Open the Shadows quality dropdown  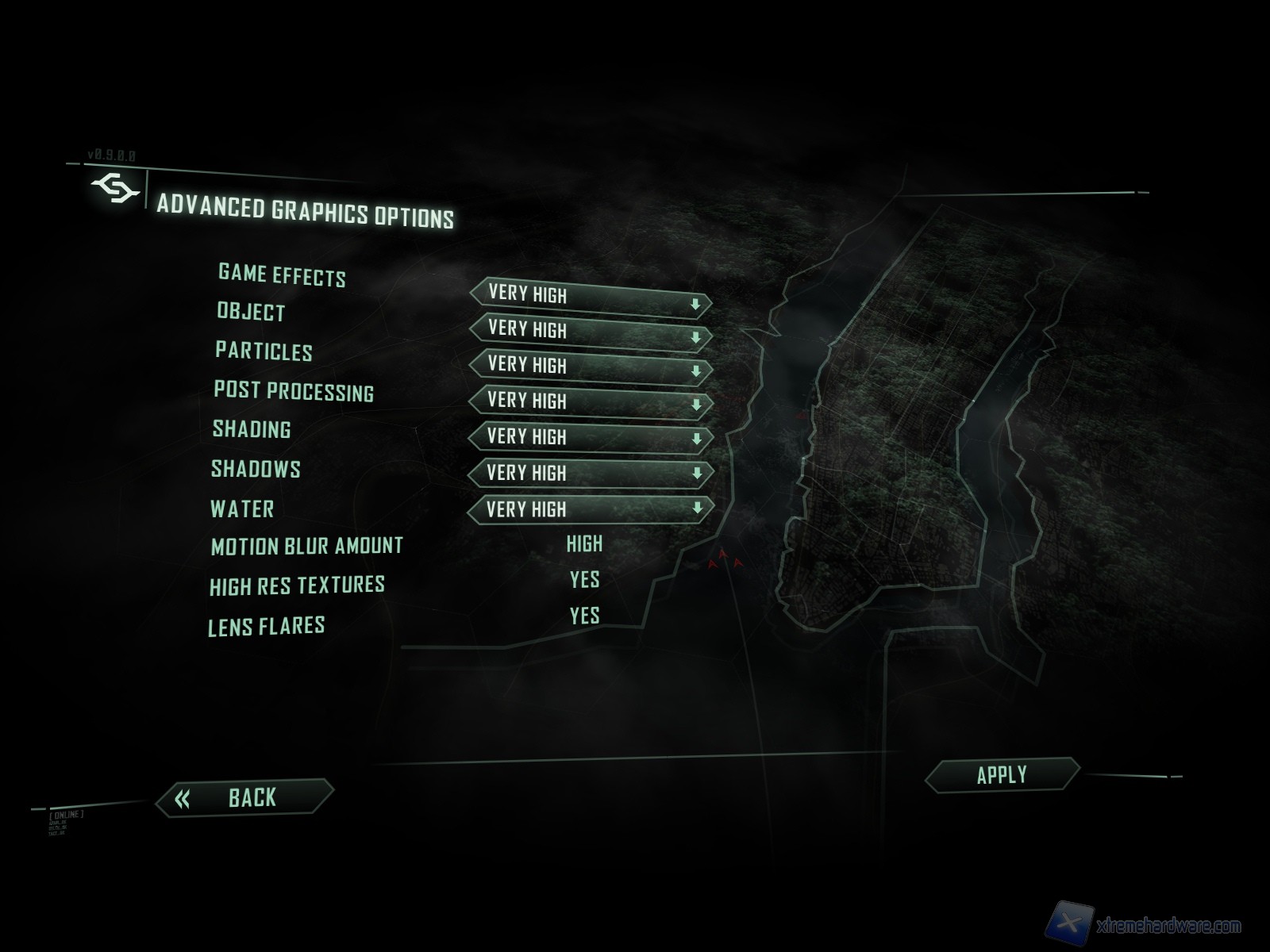591,474
